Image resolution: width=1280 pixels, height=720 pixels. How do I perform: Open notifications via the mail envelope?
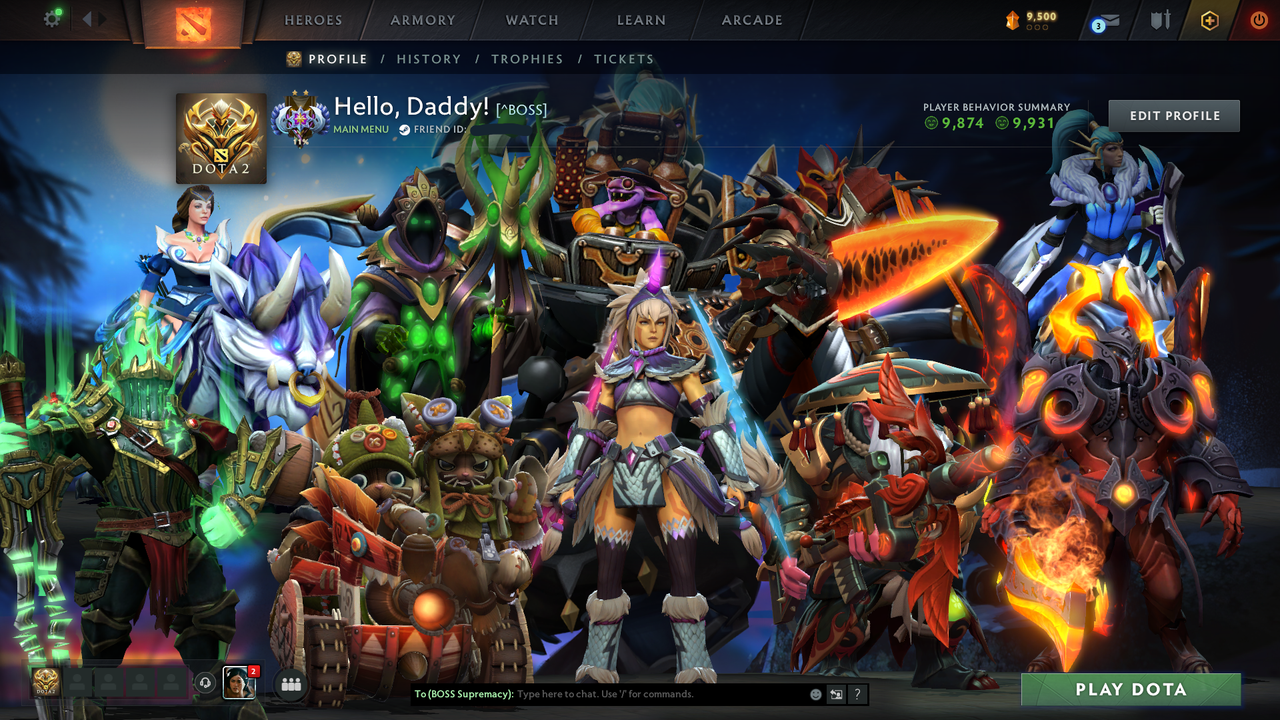pyautogui.click(x=1109, y=19)
